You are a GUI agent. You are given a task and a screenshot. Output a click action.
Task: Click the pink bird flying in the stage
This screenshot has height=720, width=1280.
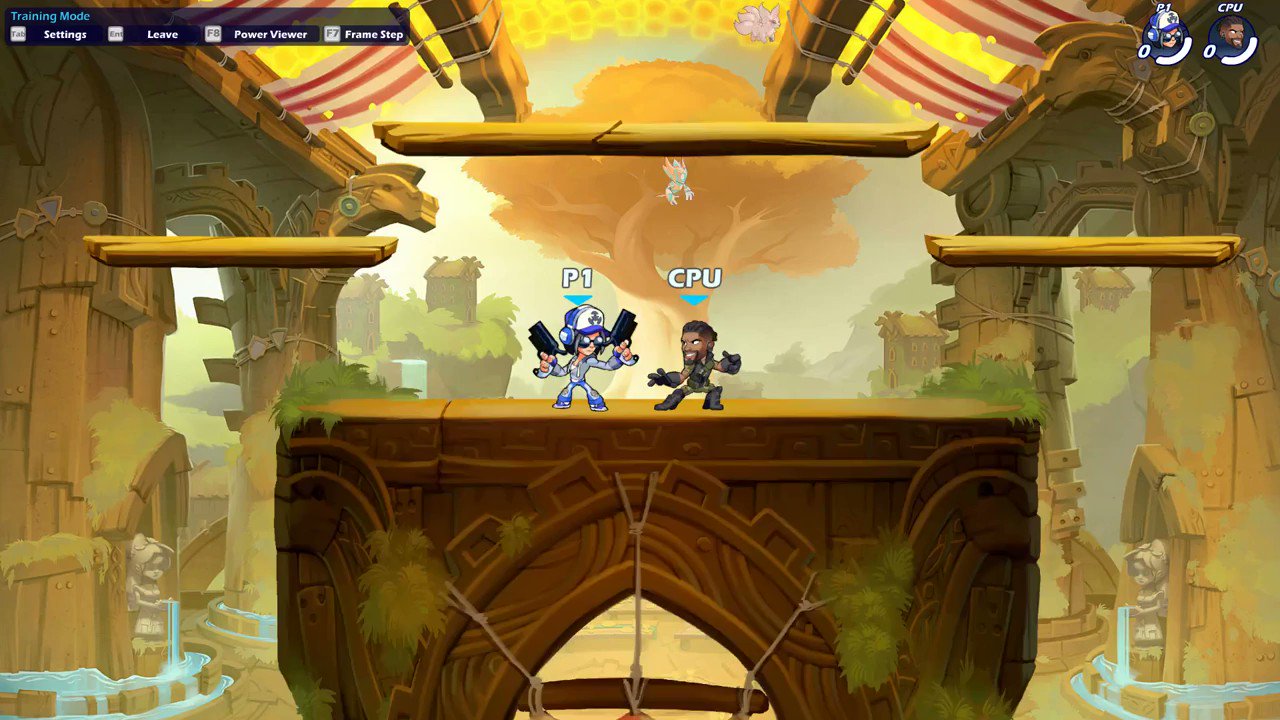coord(676,182)
